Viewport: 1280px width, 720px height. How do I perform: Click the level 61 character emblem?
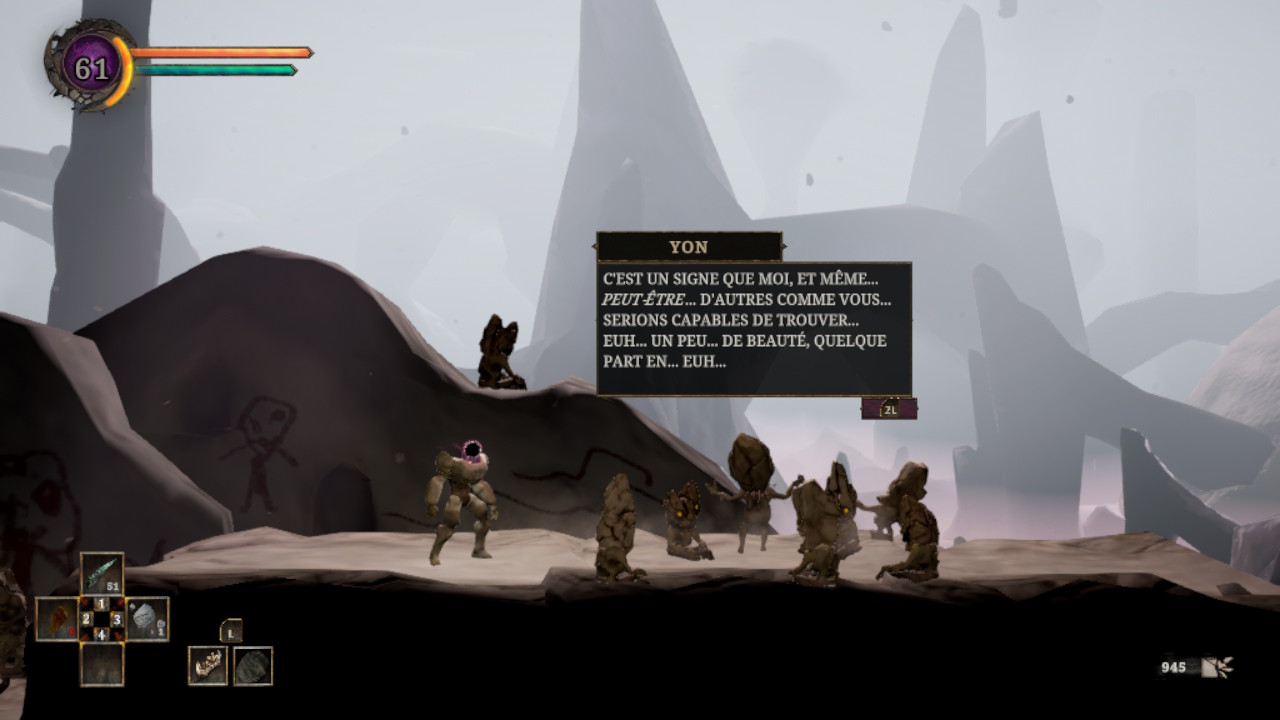91,67
